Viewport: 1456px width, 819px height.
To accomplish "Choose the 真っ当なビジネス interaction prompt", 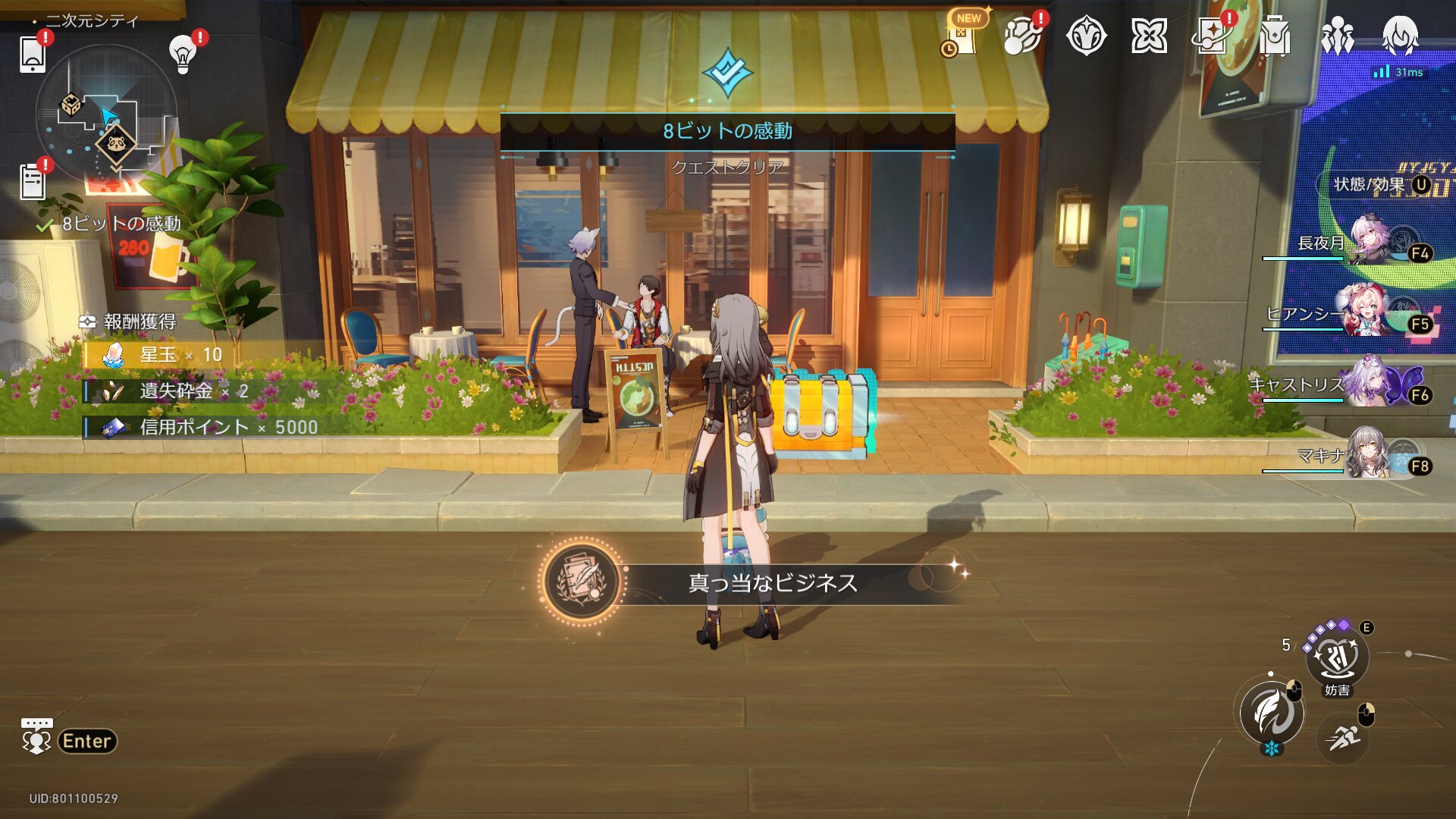I will click(x=772, y=582).
